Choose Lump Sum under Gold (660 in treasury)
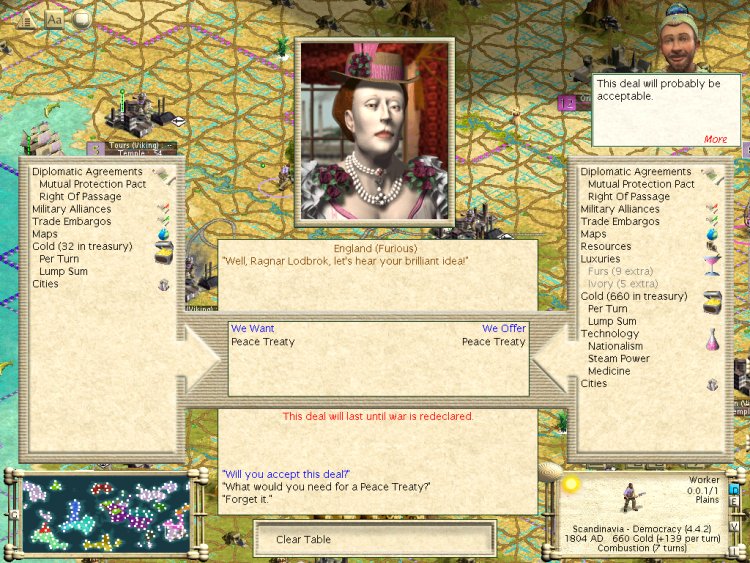This screenshot has width=750, height=563. (x=612, y=322)
